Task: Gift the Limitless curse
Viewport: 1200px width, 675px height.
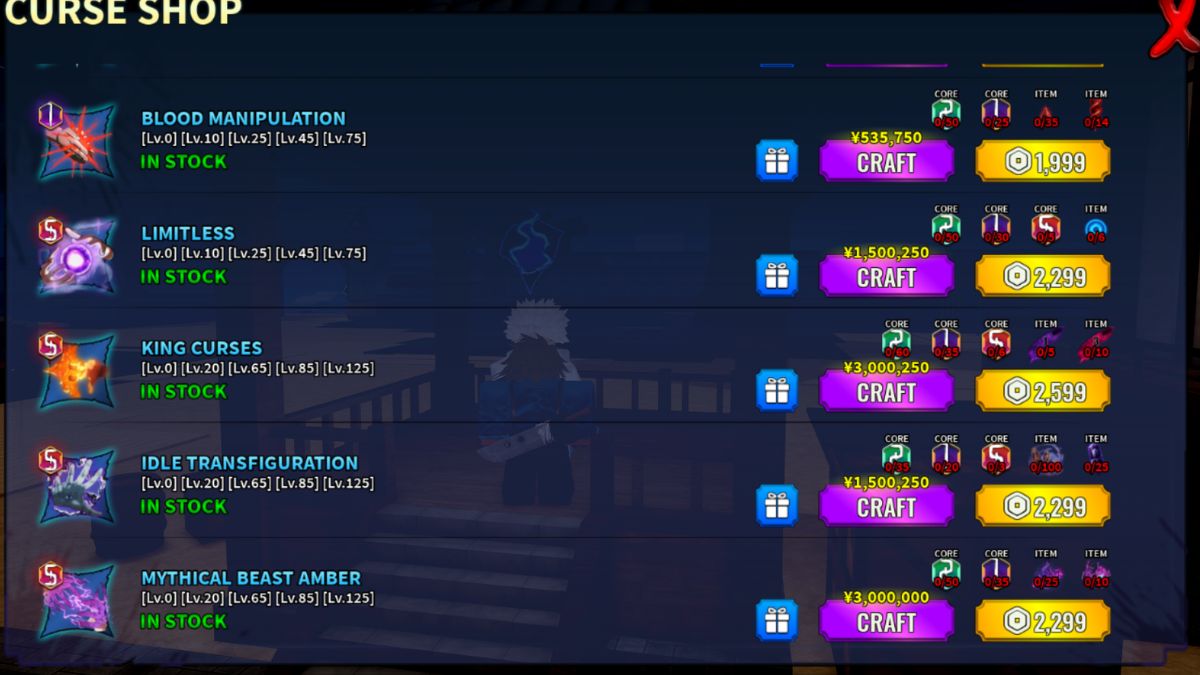Action: (777, 276)
